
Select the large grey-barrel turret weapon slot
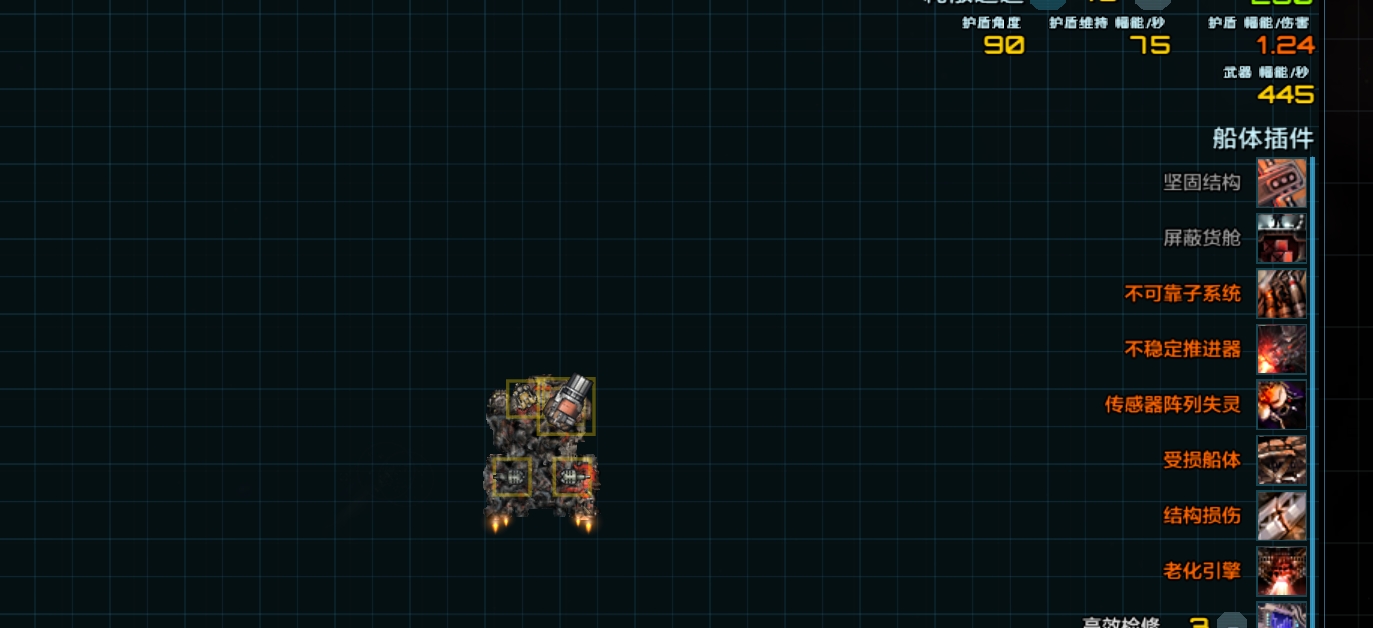click(567, 405)
